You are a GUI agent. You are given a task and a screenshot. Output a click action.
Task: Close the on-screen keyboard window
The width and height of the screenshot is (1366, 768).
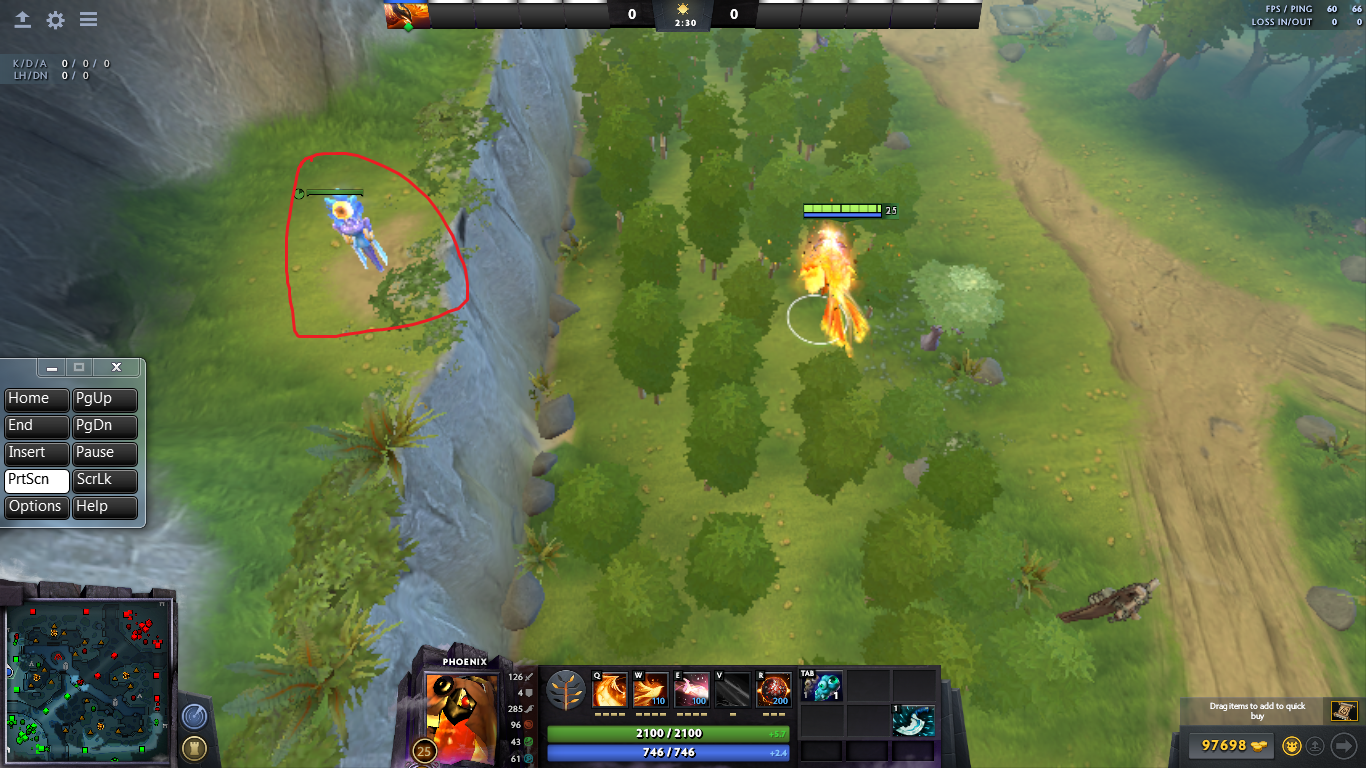click(116, 368)
